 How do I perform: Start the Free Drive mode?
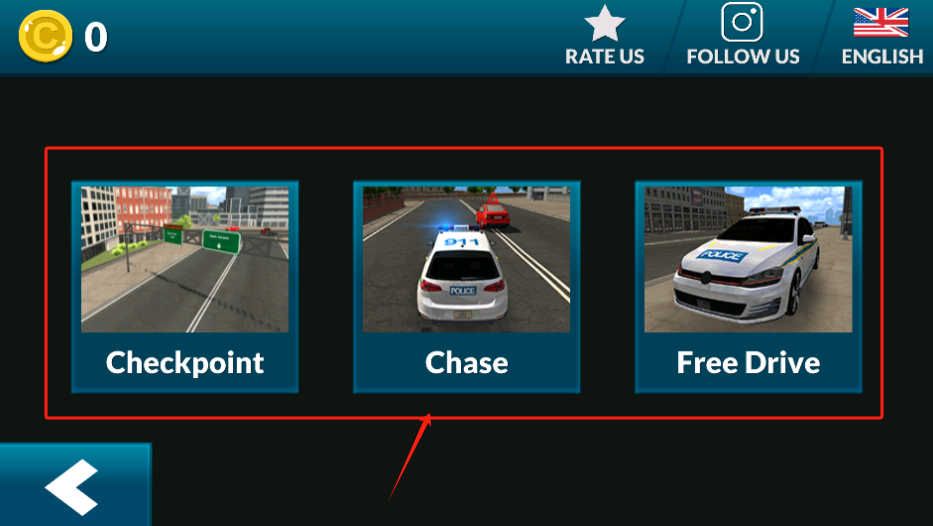pyautogui.click(x=748, y=287)
